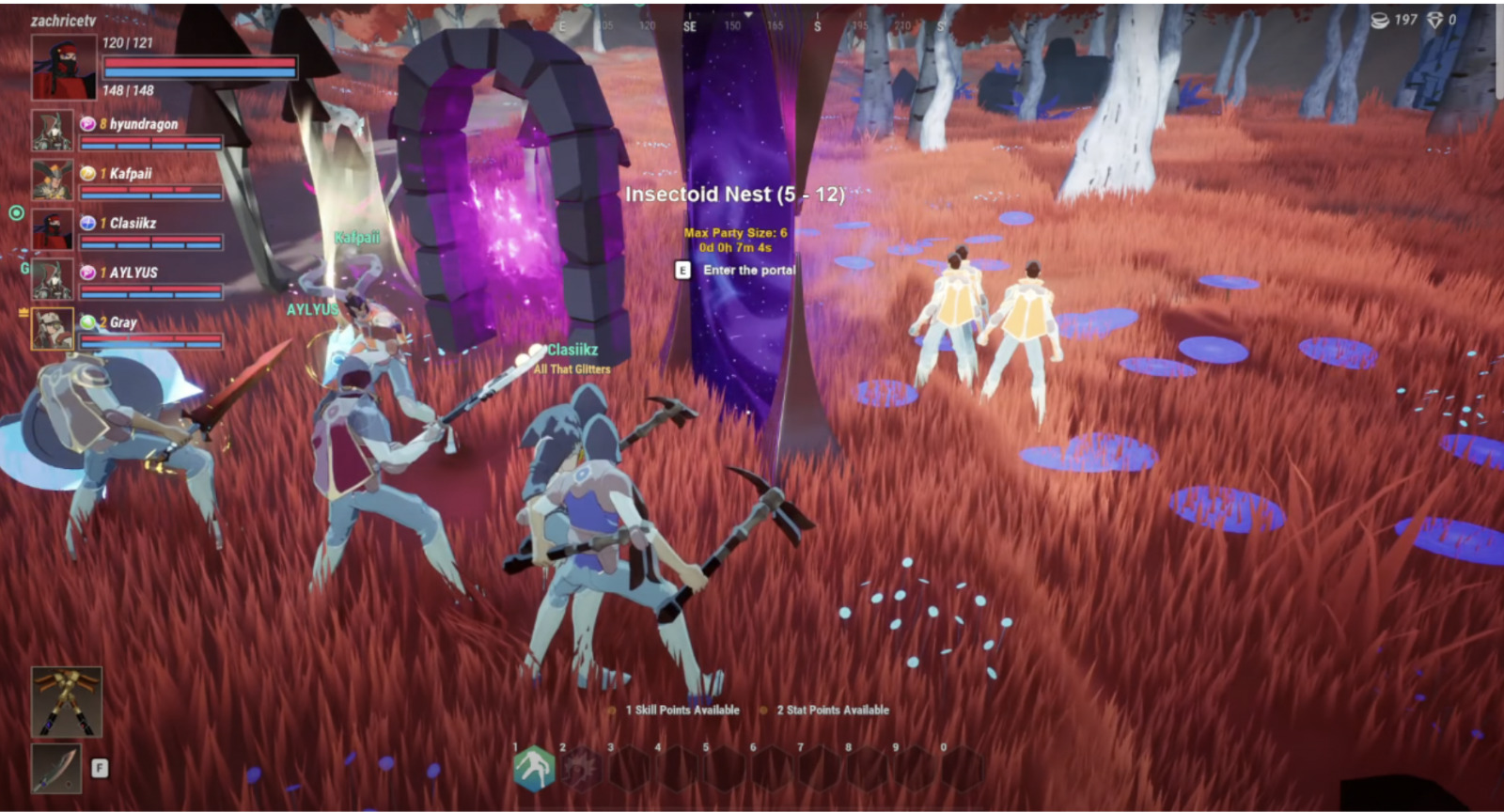Use the dimmed skill in hotbar slot 2
Image resolution: width=1504 pixels, height=812 pixels.
[x=581, y=768]
